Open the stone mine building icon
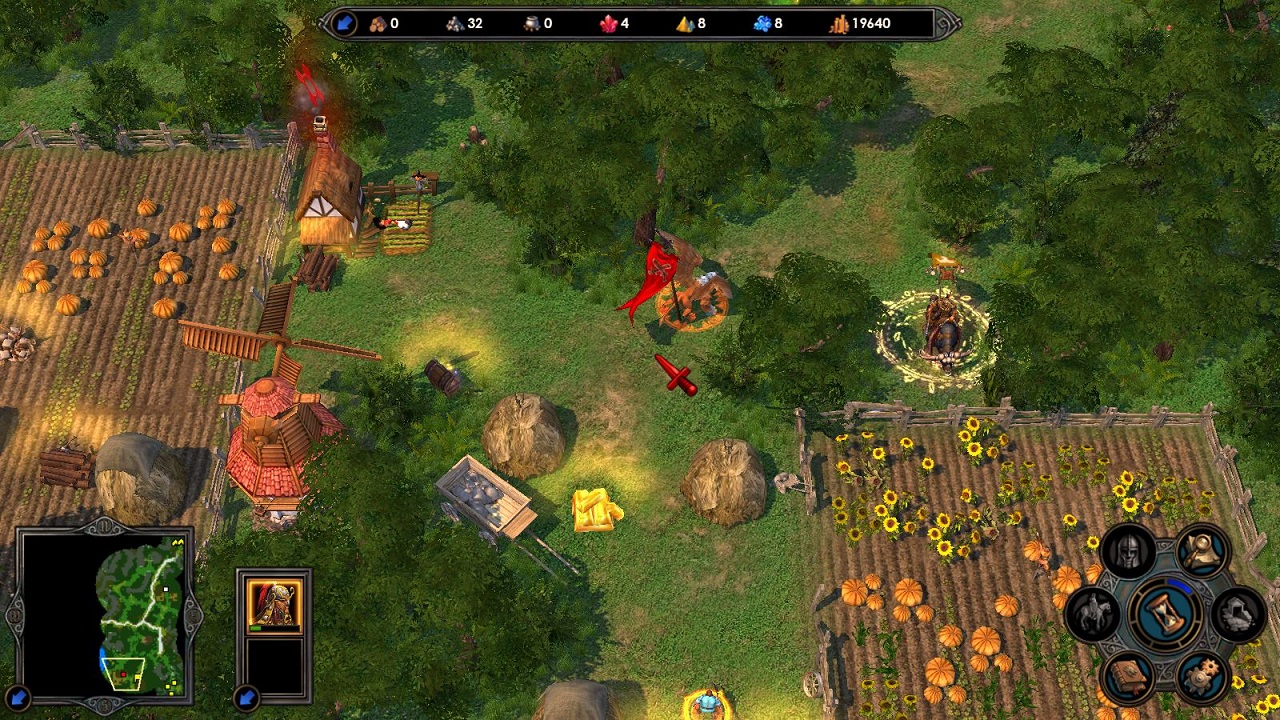This screenshot has height=720, width=1280. click(x=1238, y=613)
